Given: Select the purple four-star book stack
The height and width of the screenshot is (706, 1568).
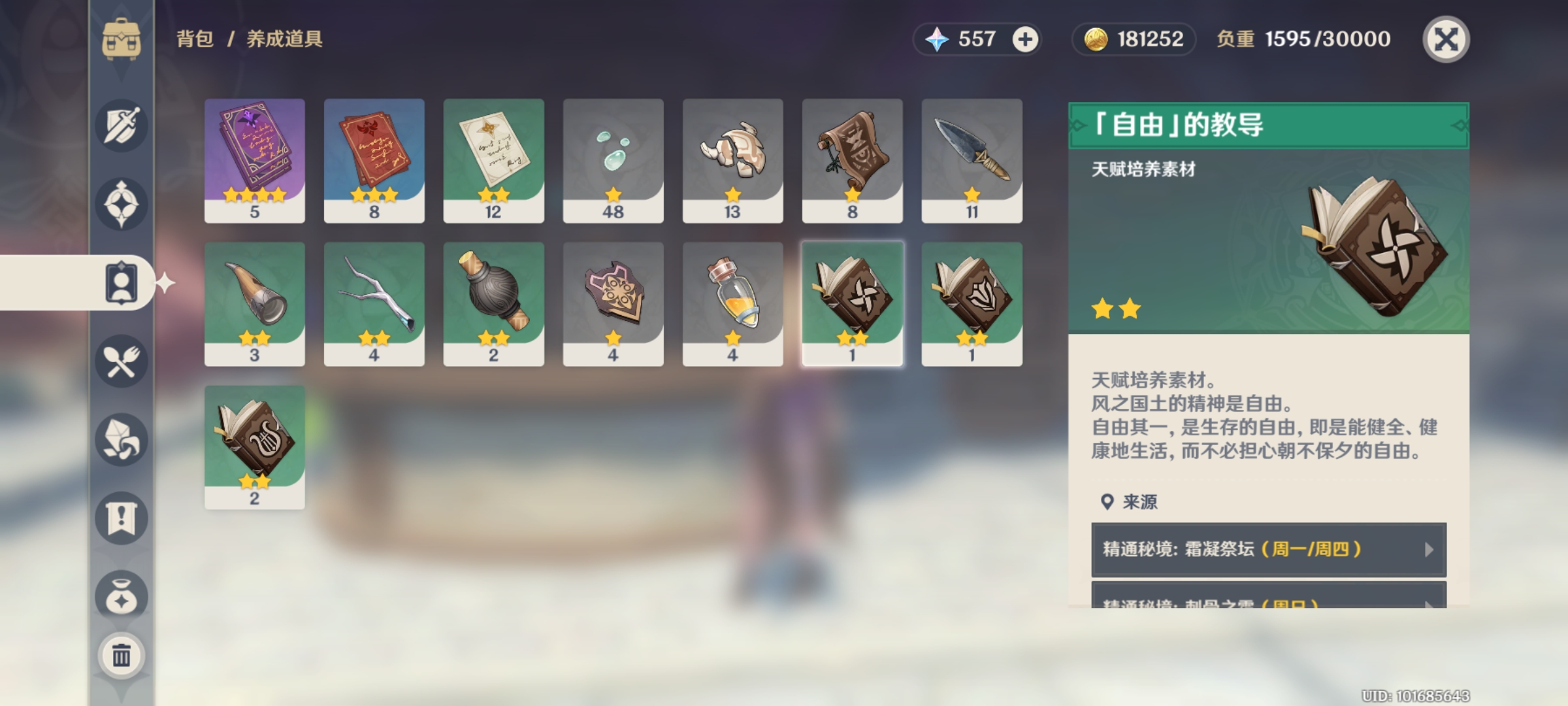Looking at the screenshot, I should (x=255, y=161).
